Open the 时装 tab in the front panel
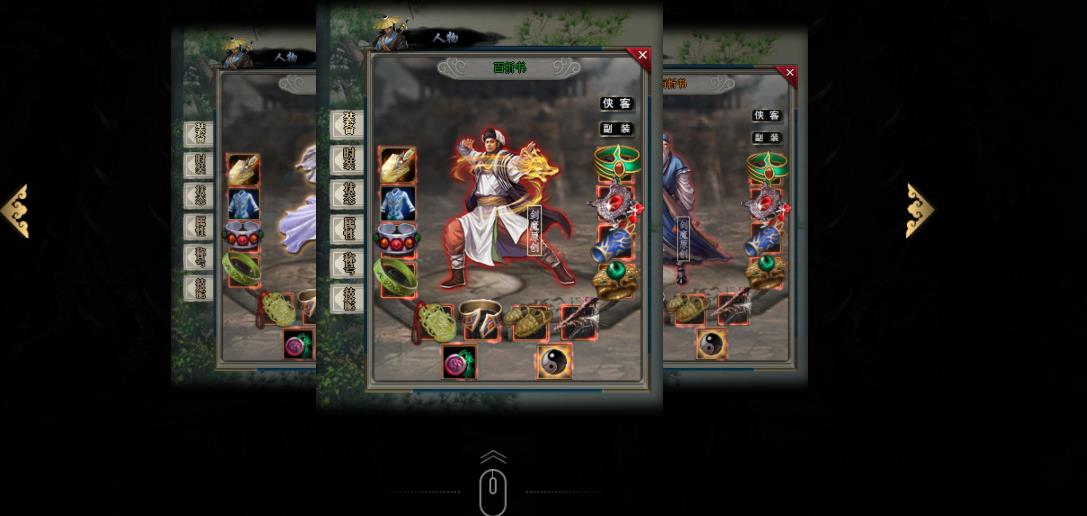 coord(348,159)
